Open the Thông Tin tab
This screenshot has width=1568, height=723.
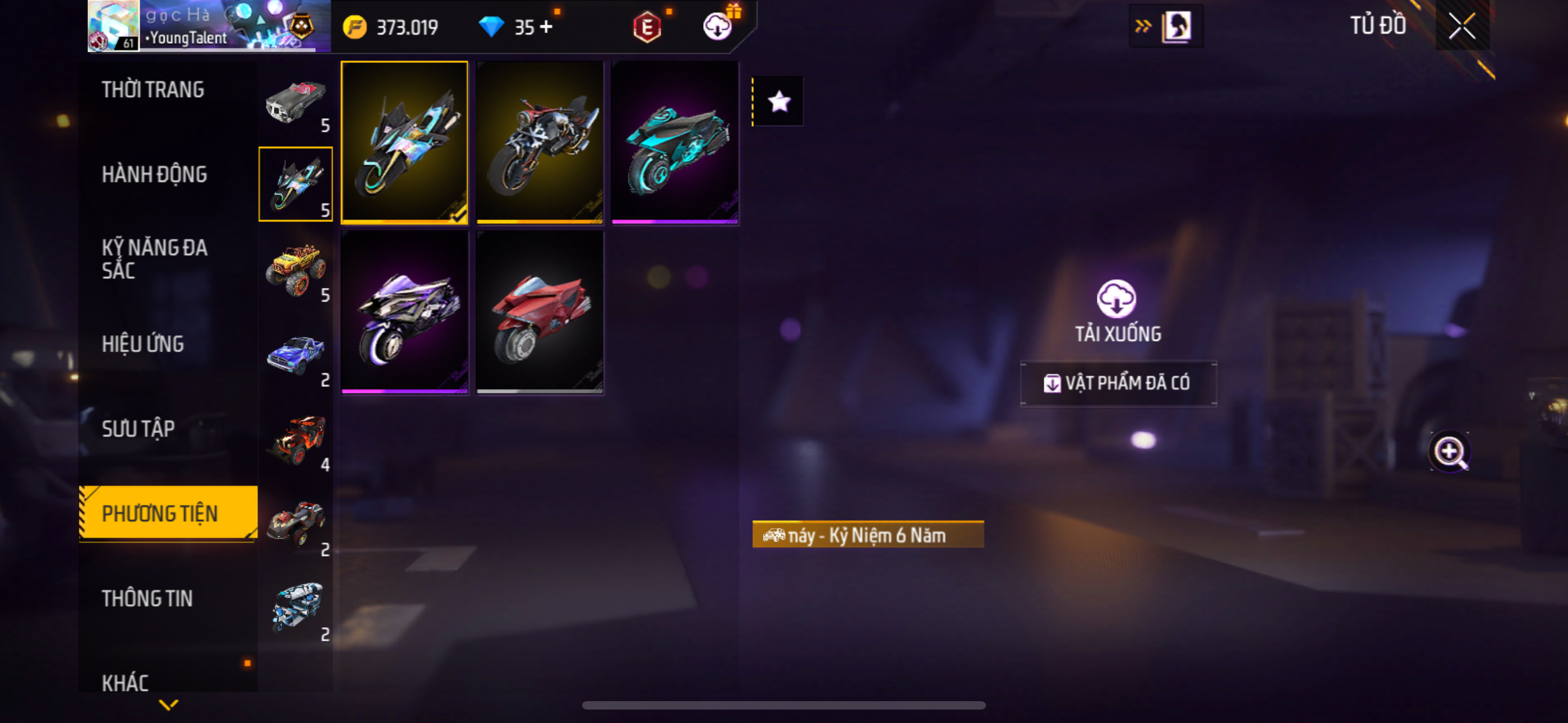147,598
